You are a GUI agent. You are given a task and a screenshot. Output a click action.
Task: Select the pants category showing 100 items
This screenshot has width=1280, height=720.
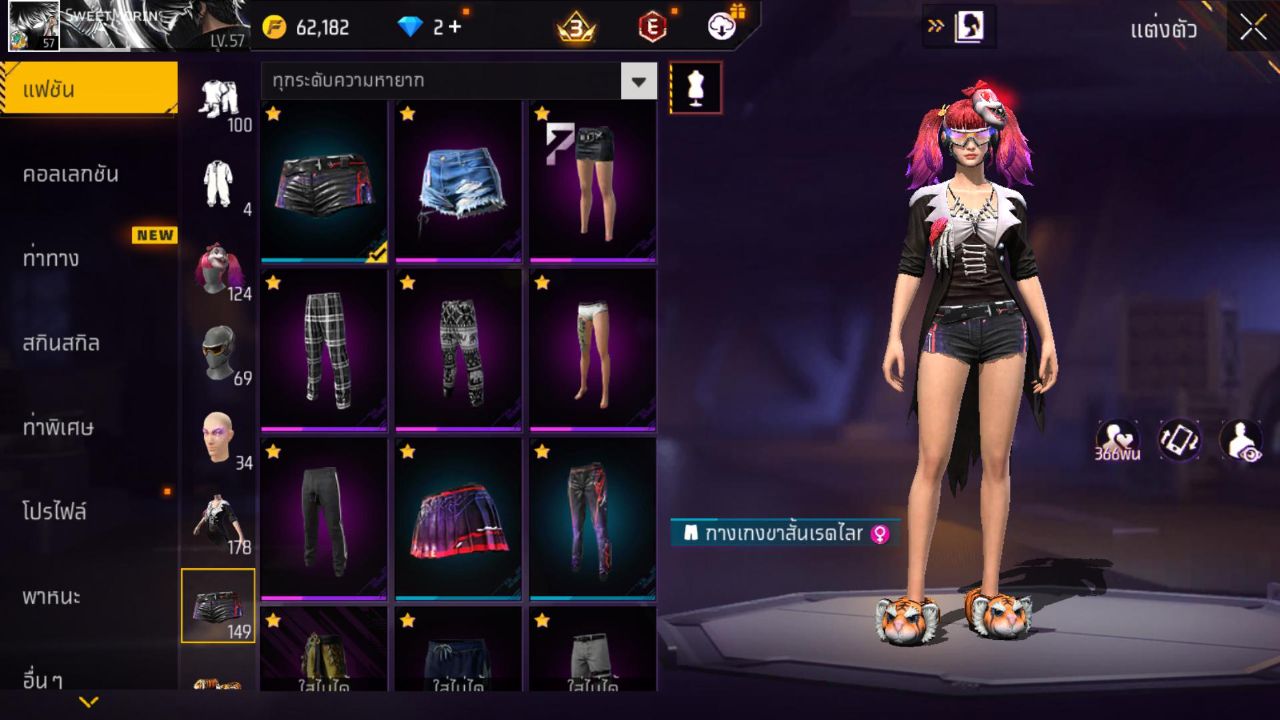(220, 100)
